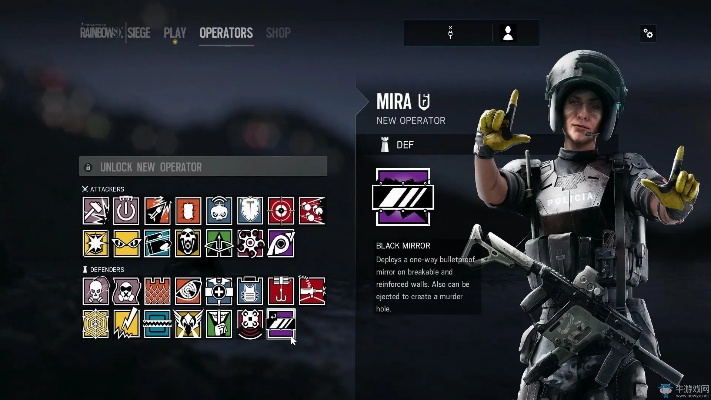Choose Capitão's green crossbow operator icon

coord(219,241)
